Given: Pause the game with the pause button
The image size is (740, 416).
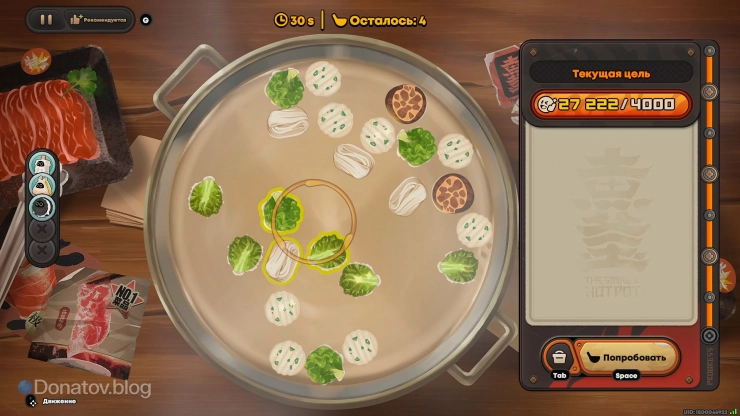Looking at the screenshot, I should tap(45, 19).
